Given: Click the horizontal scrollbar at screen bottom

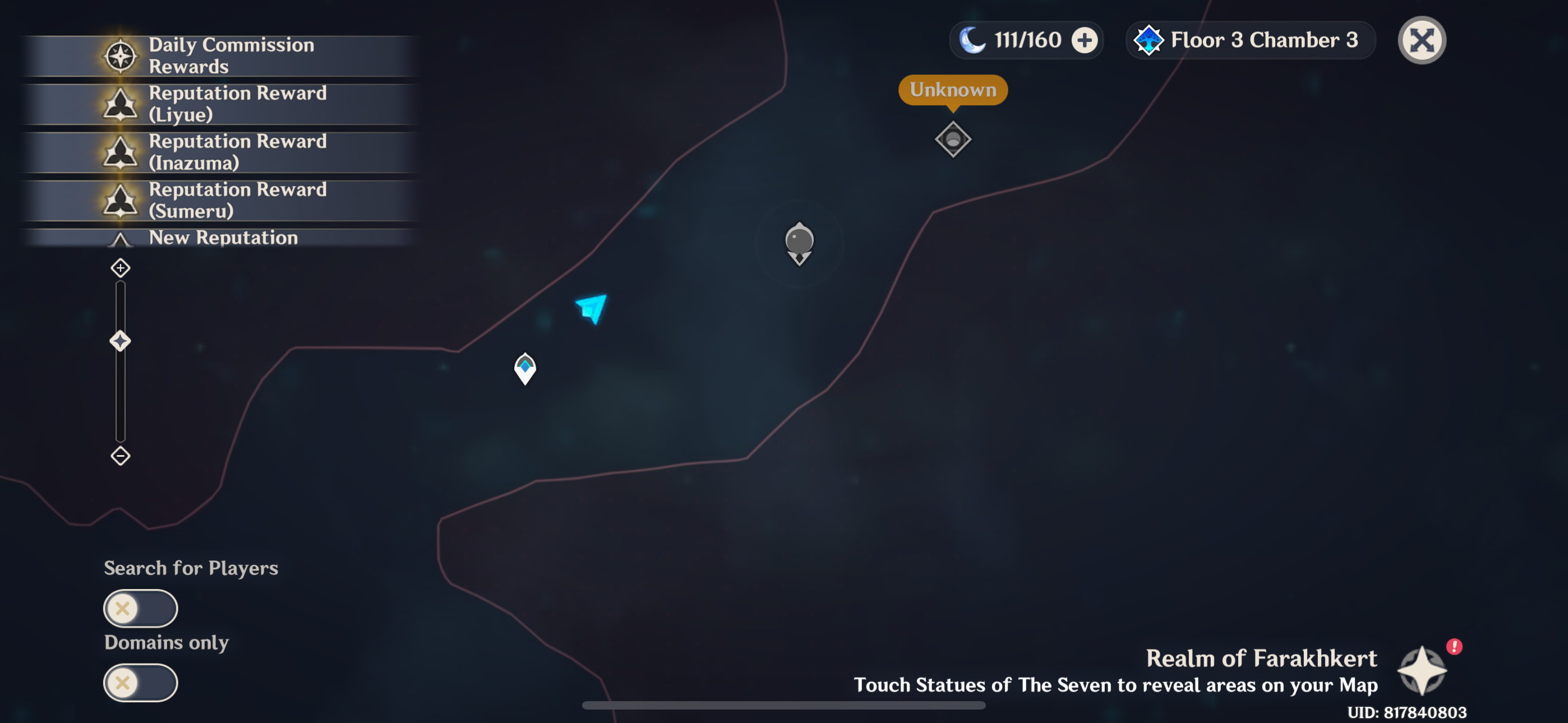Looking at the screenshot, I should [784, 706].
